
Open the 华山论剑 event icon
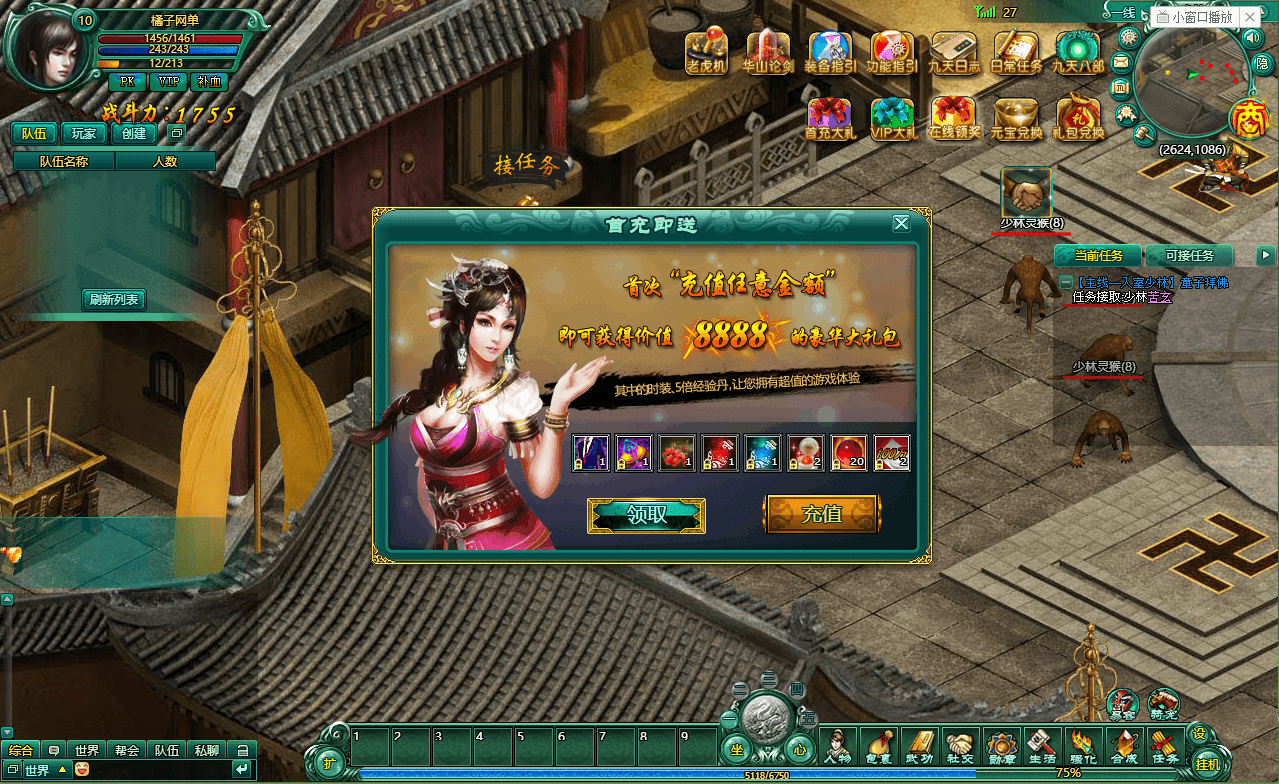768,52
